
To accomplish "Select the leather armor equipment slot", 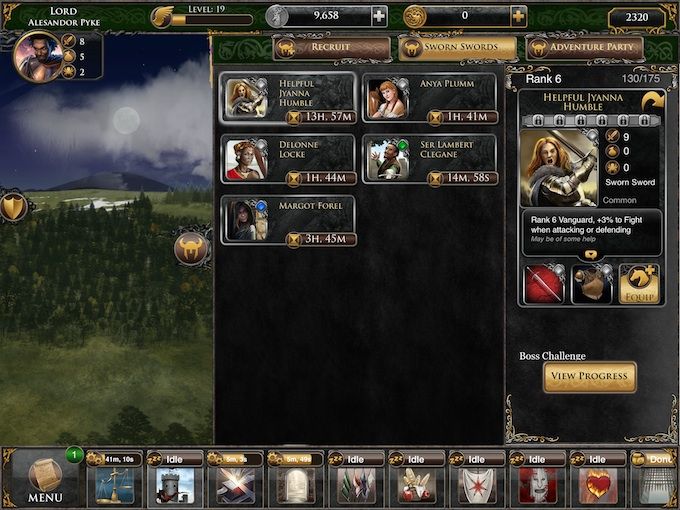I will (591, 285).
